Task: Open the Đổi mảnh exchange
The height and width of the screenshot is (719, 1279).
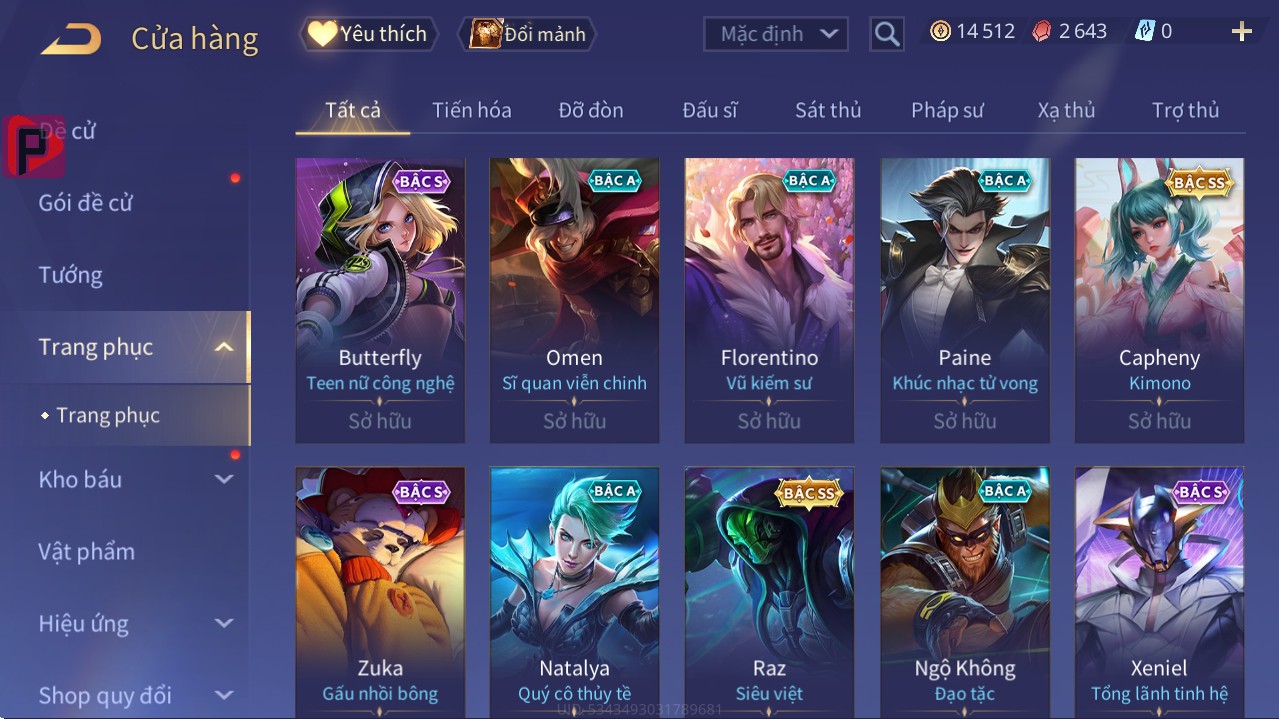Action: pos(527,34)
